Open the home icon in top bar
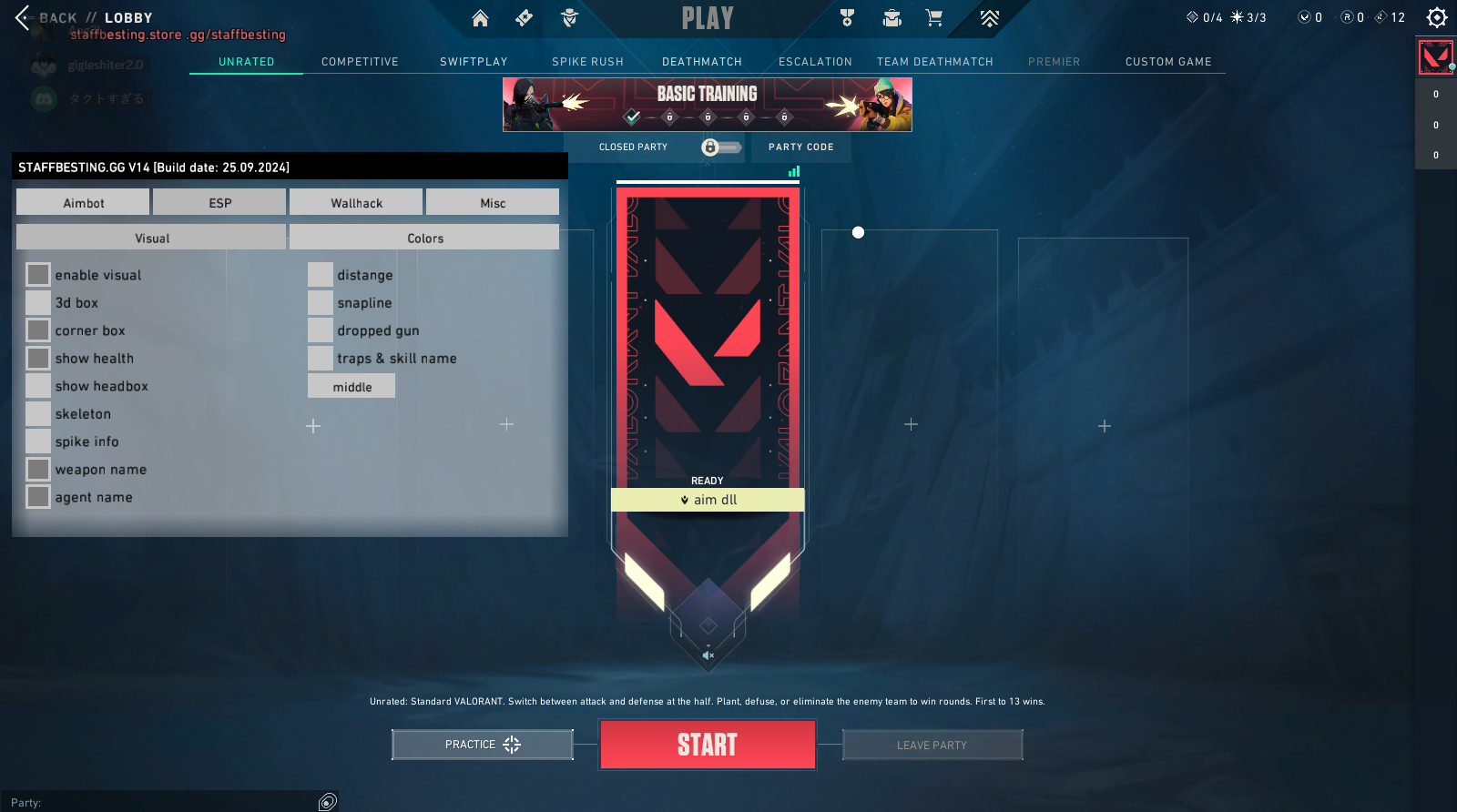Screen dimensions: 1457x812 (480, 18)
